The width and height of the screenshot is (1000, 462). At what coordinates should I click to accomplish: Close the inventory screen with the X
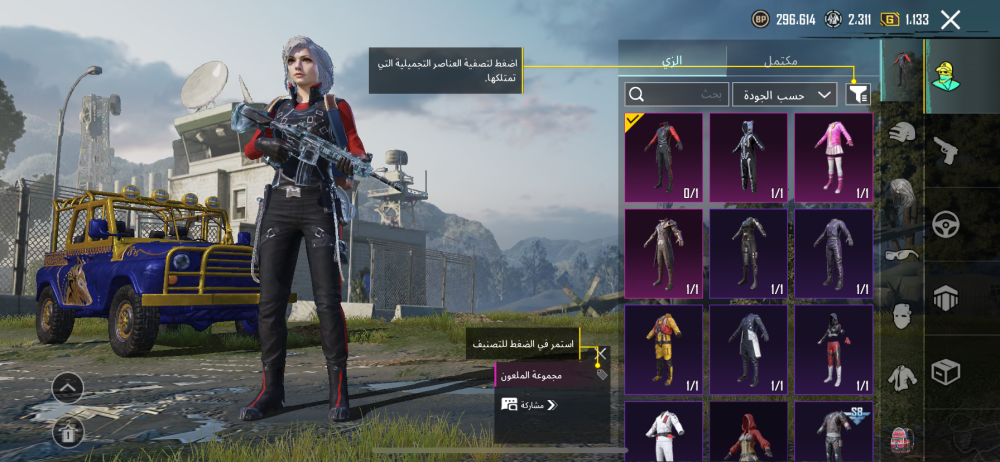[950, 19]
